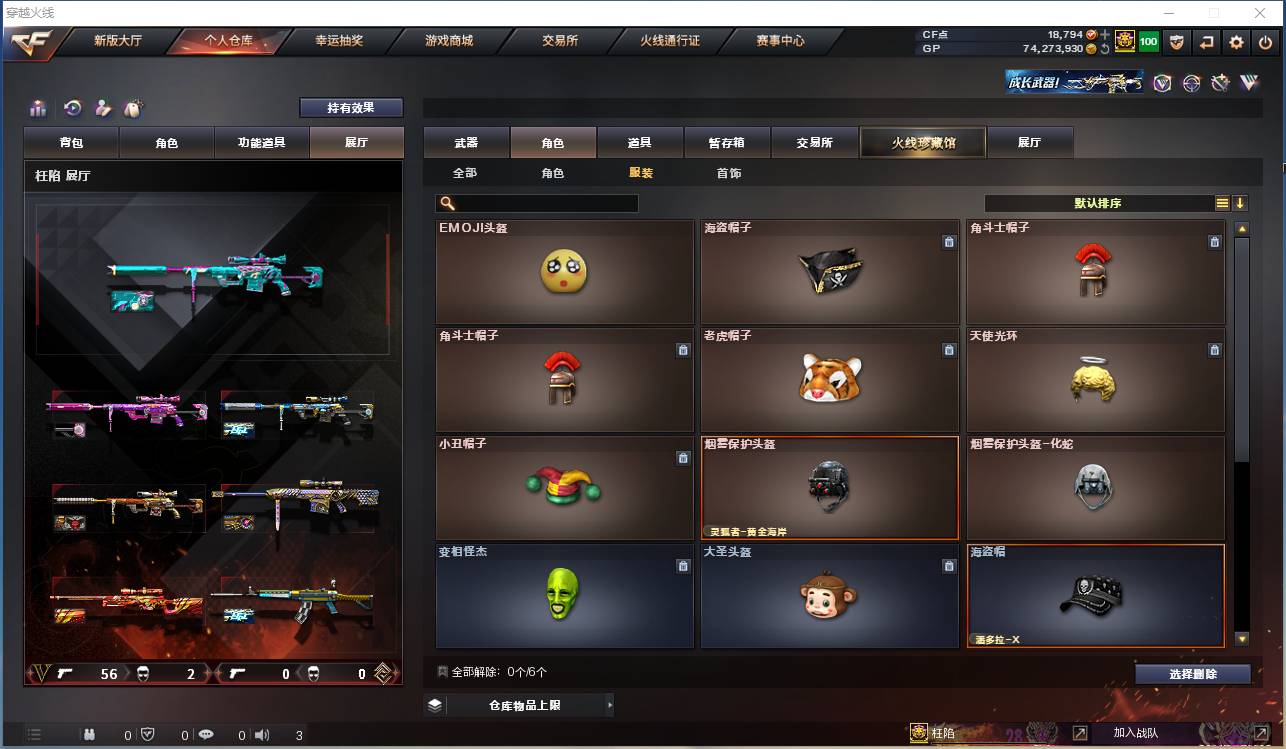1286x749 pixels.
Task: Click the plus icon next to CF点
Action: pos(1106,33)
